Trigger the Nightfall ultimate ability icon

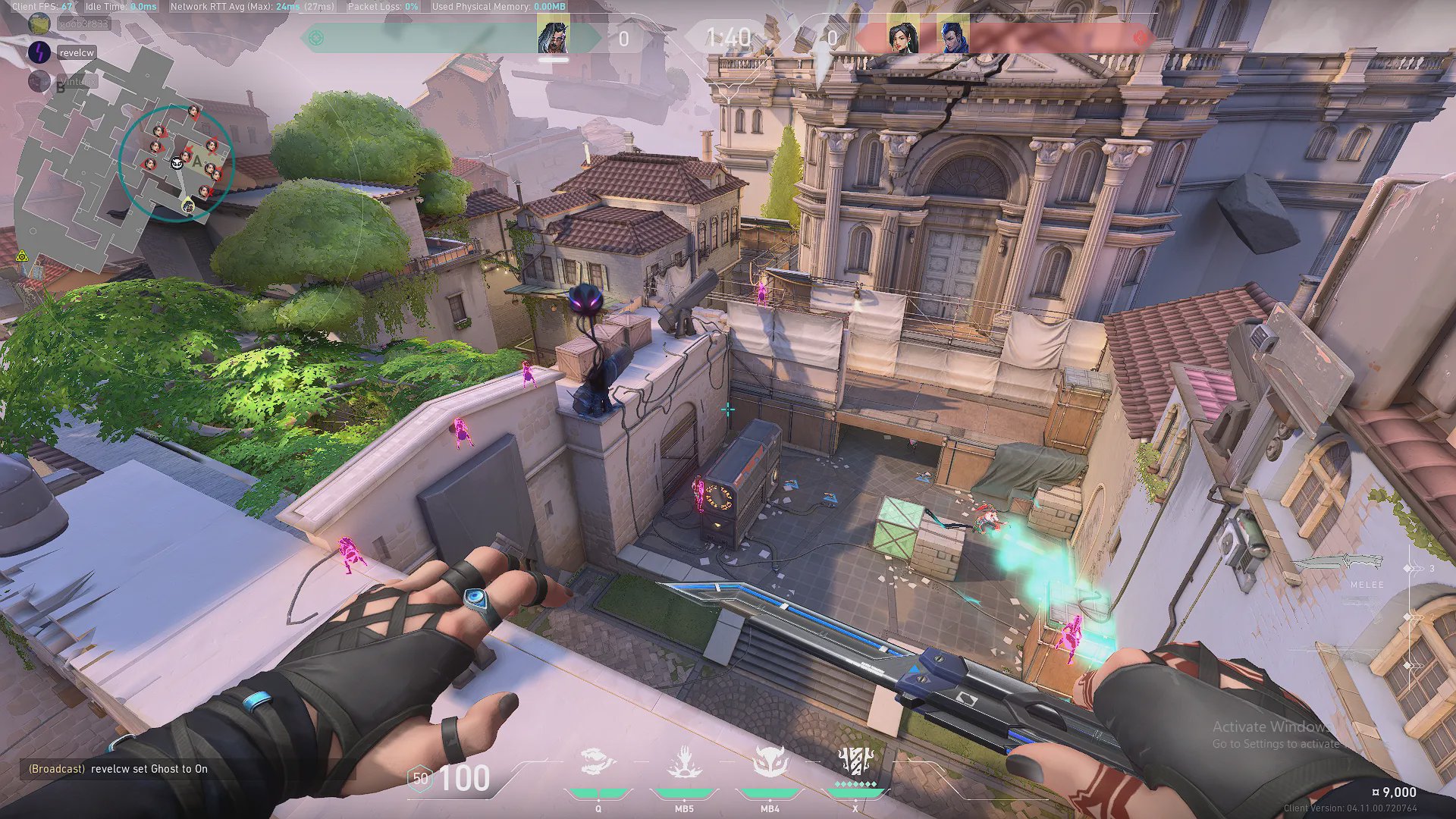[855, 760]
